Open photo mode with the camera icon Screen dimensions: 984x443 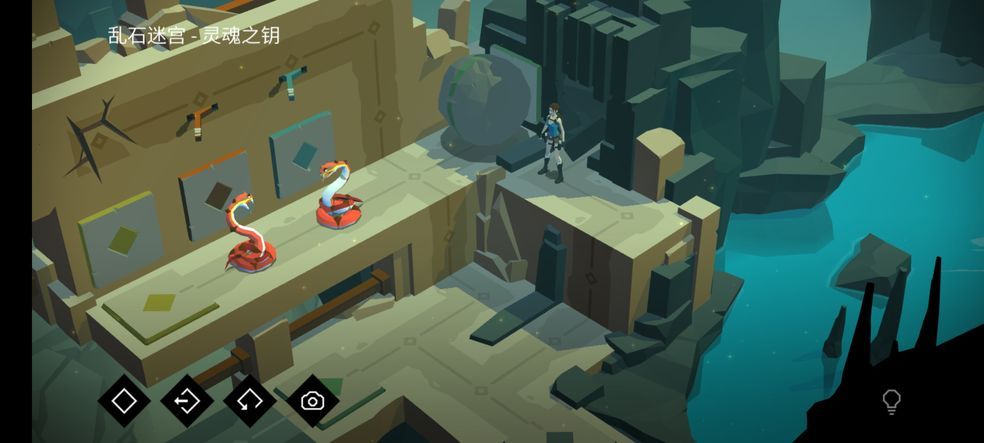point(313,401)
